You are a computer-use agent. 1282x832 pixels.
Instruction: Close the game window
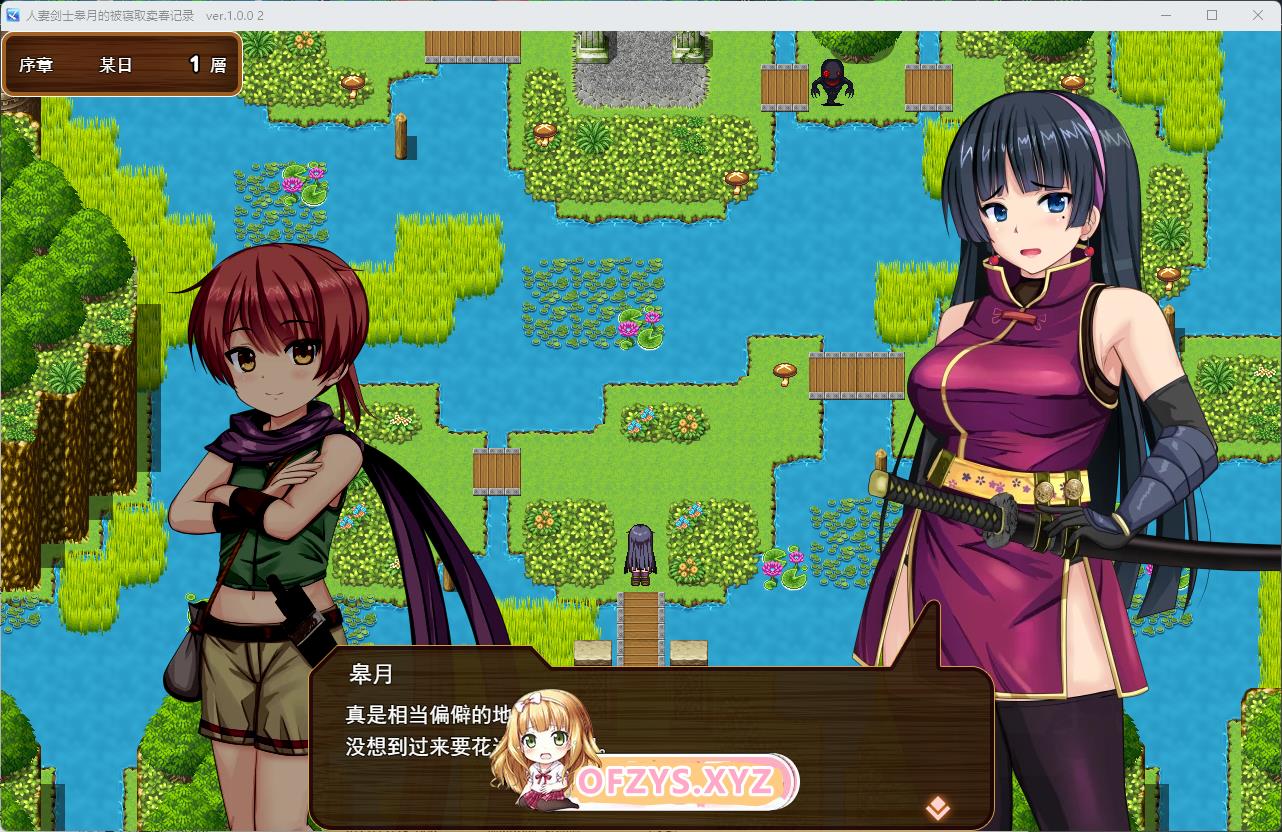1258,15
